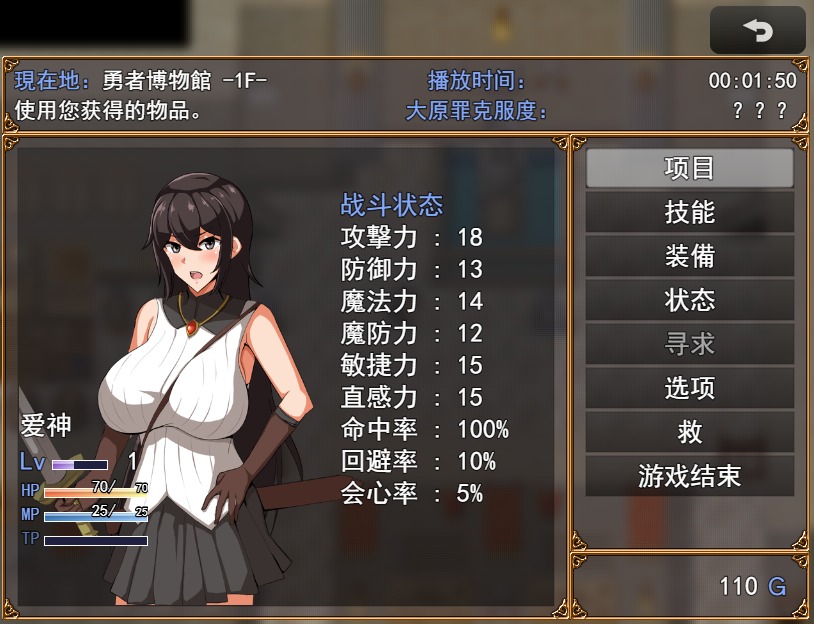The image size is (814, 624).
Task: Open the 装備 (Equipment) screen
Action: (x=689, y=256)
